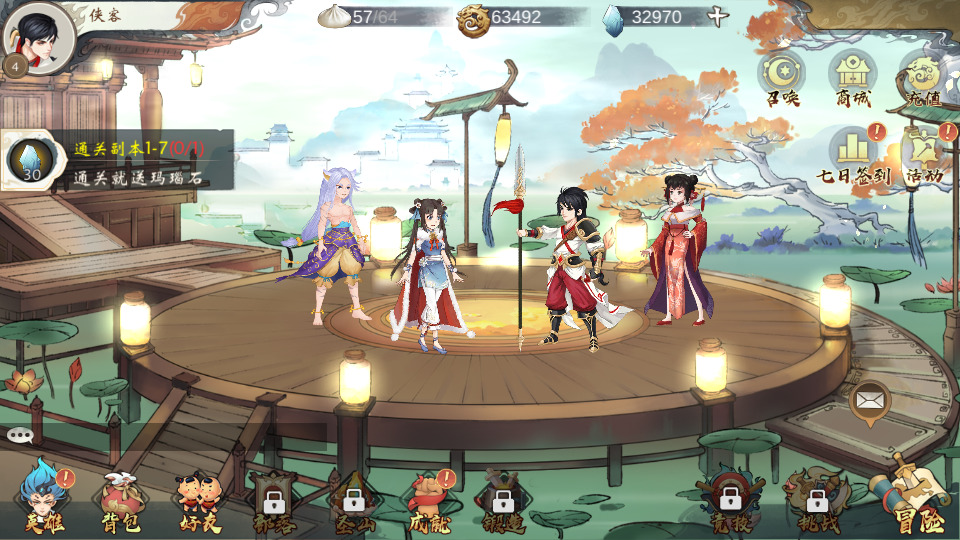Open the chat speech bubble
The width and height of the screenshot is (960, 540).
point(20,435)
